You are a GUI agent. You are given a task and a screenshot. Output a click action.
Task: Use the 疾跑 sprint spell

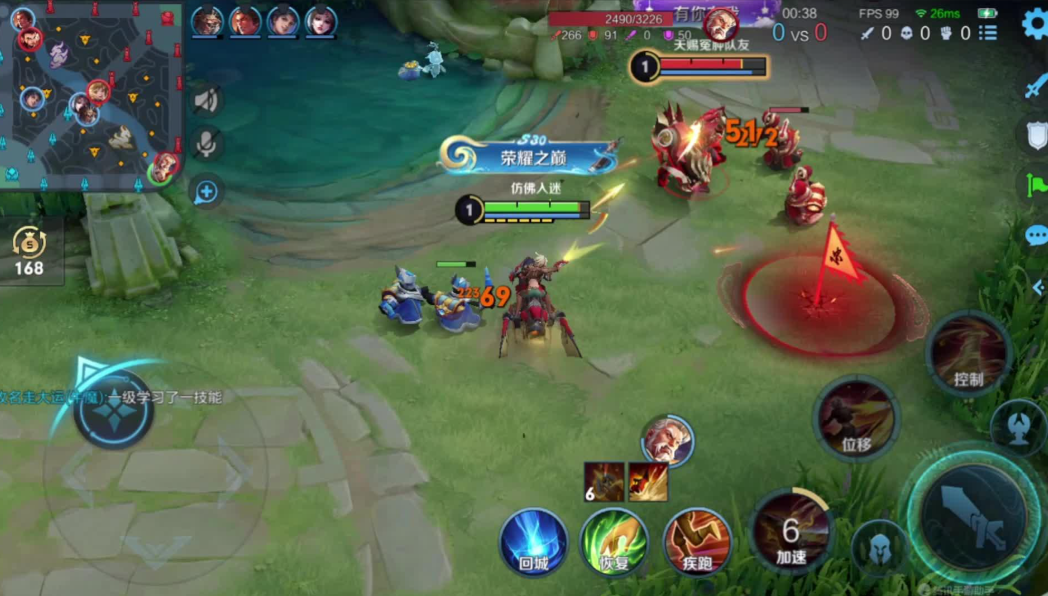[x=697, y=543]
